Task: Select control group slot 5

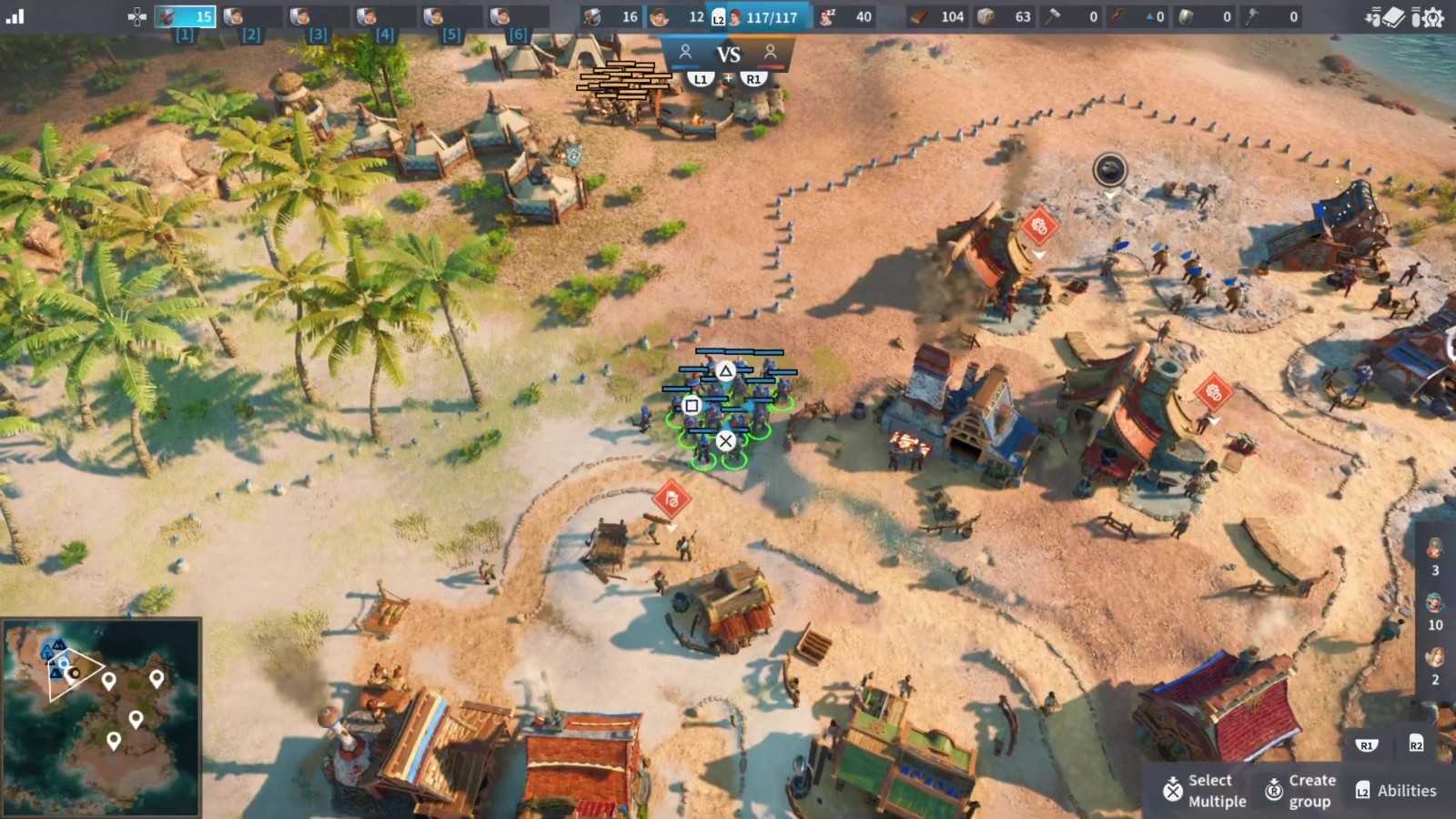Action: (x=451, y=16)
